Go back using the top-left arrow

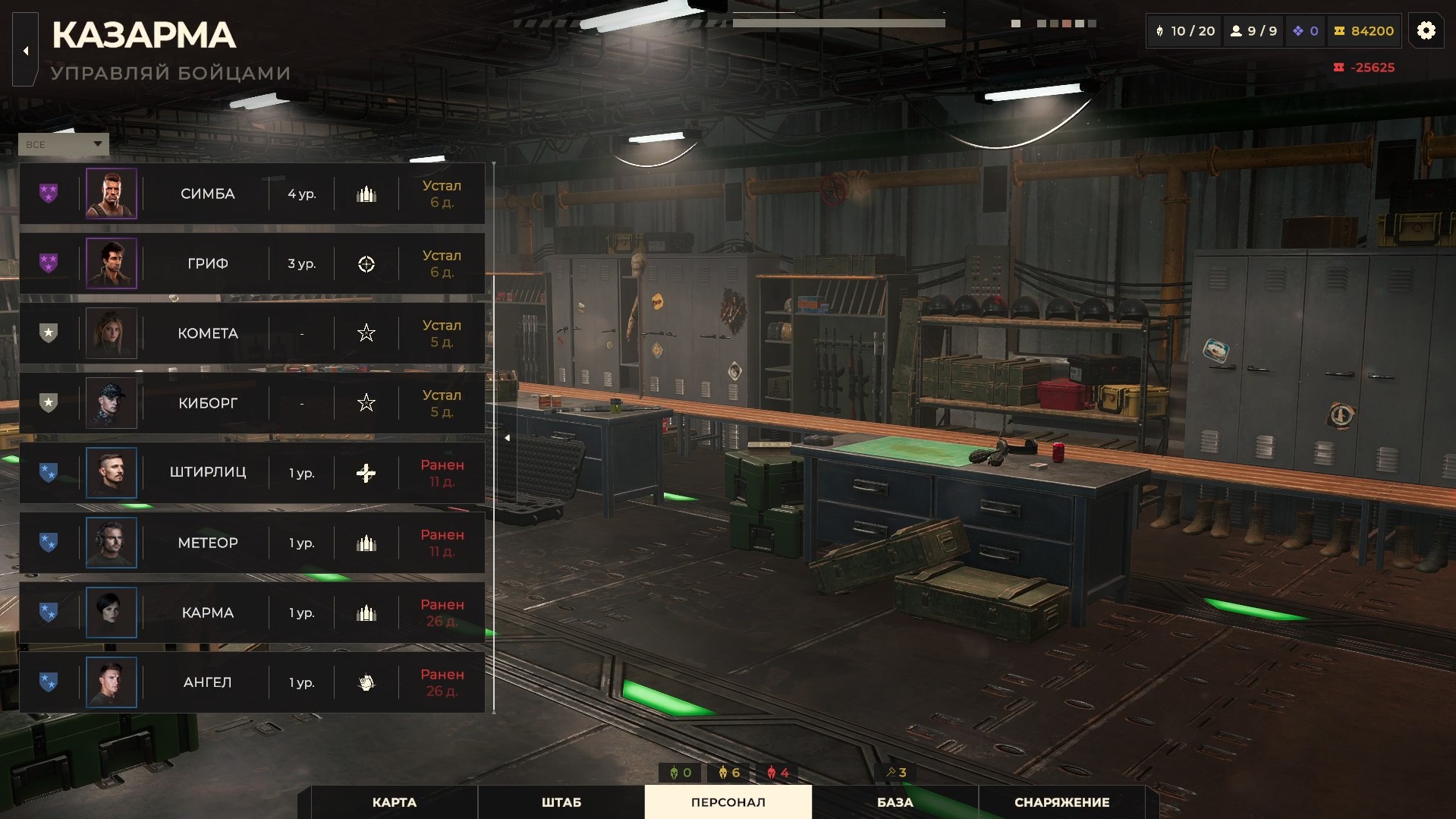click(x=26, y=51)
